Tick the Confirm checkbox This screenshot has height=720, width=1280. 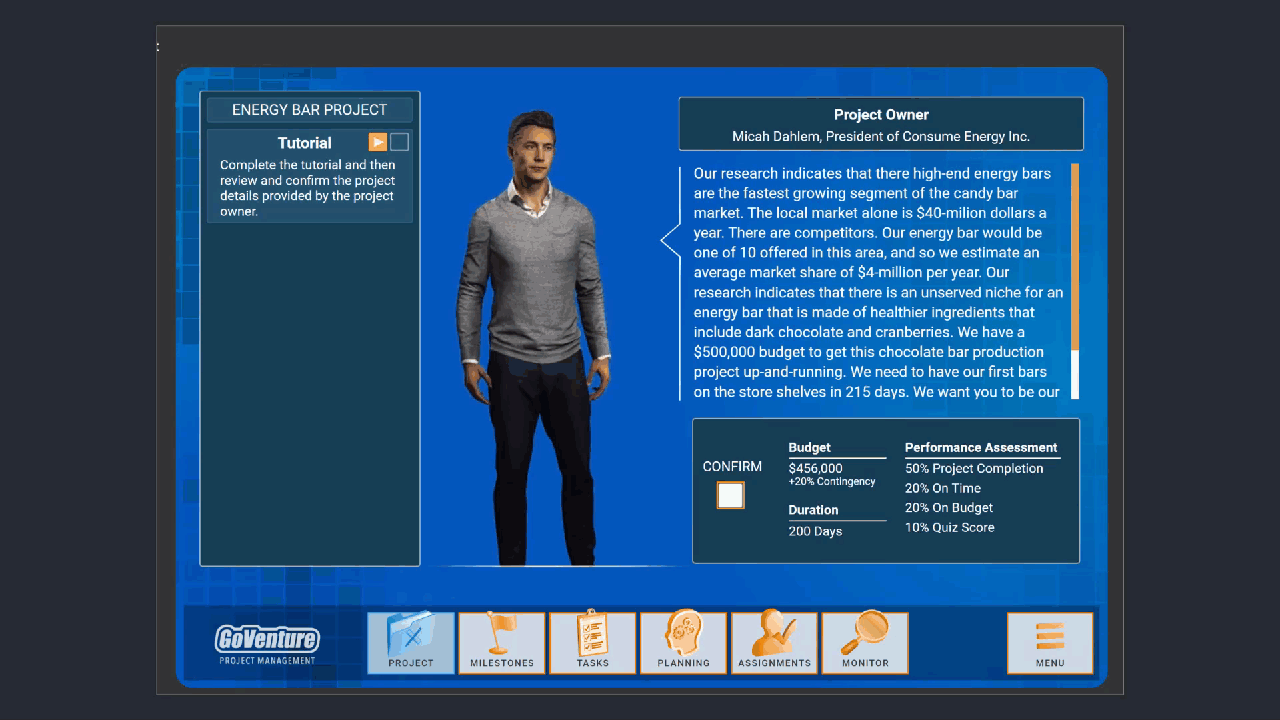point(730,495)
